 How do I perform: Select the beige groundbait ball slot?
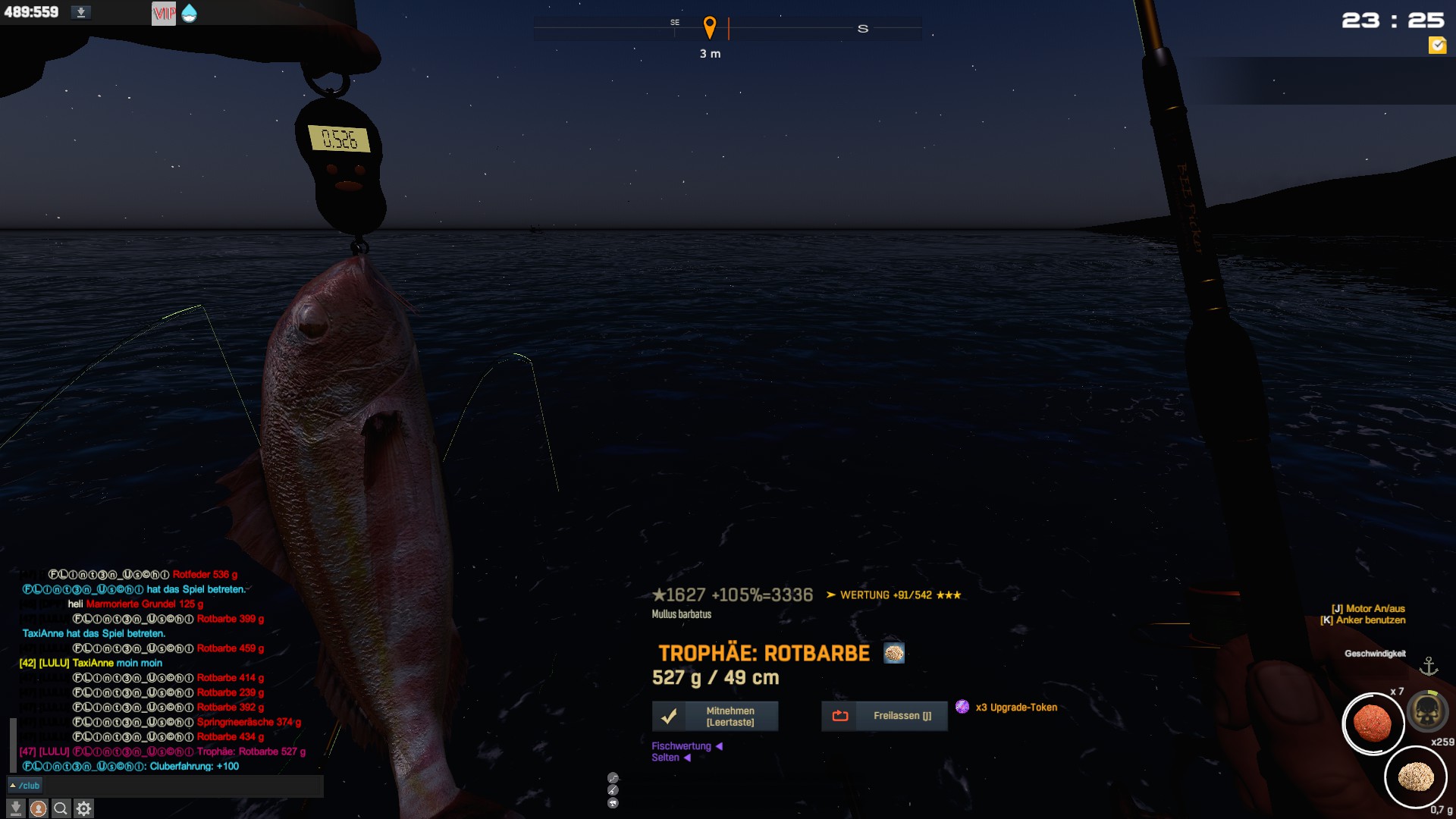1415,777
